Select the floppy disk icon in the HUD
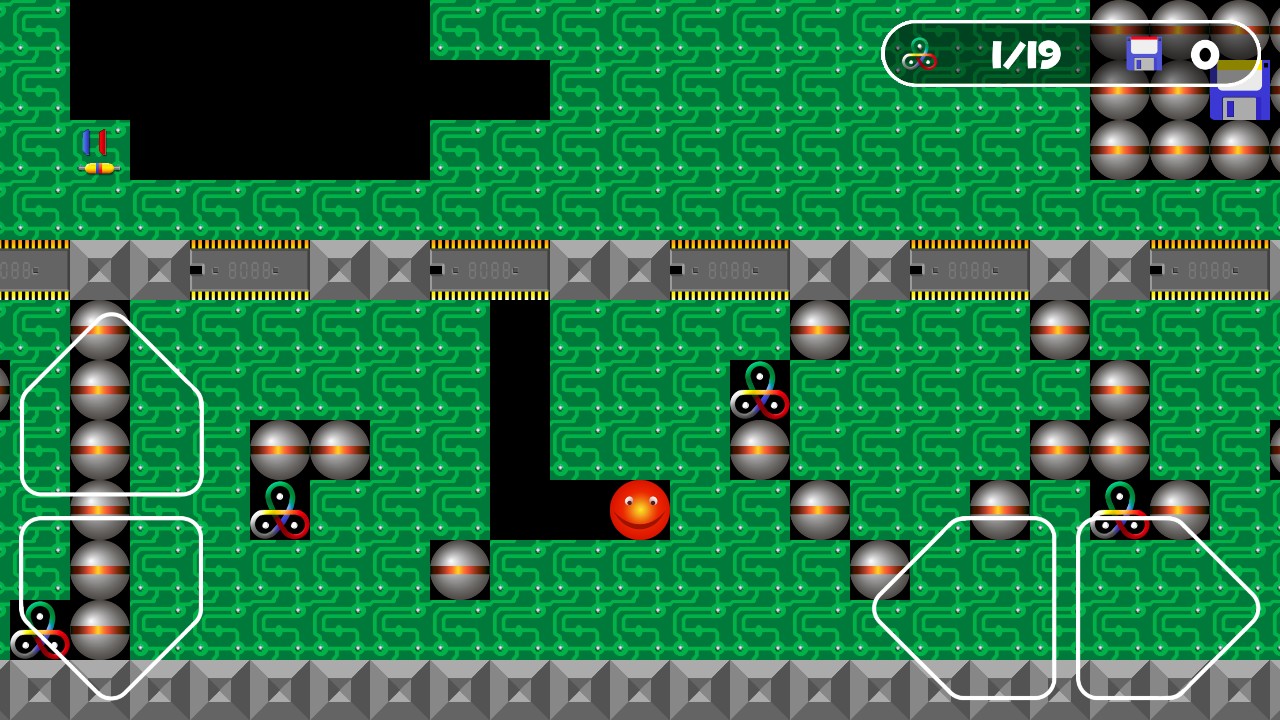The height and width of the screenshot is (720, 1280). tap(1143, 54)
